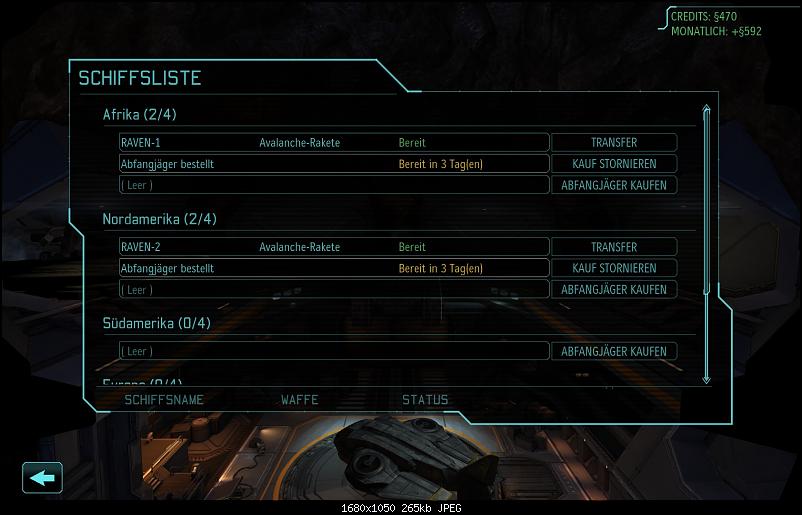Image resolution: width=802 pixels, height=515 pixels.
Task: Buy an interceptor for Afrika
Action: 614,185
